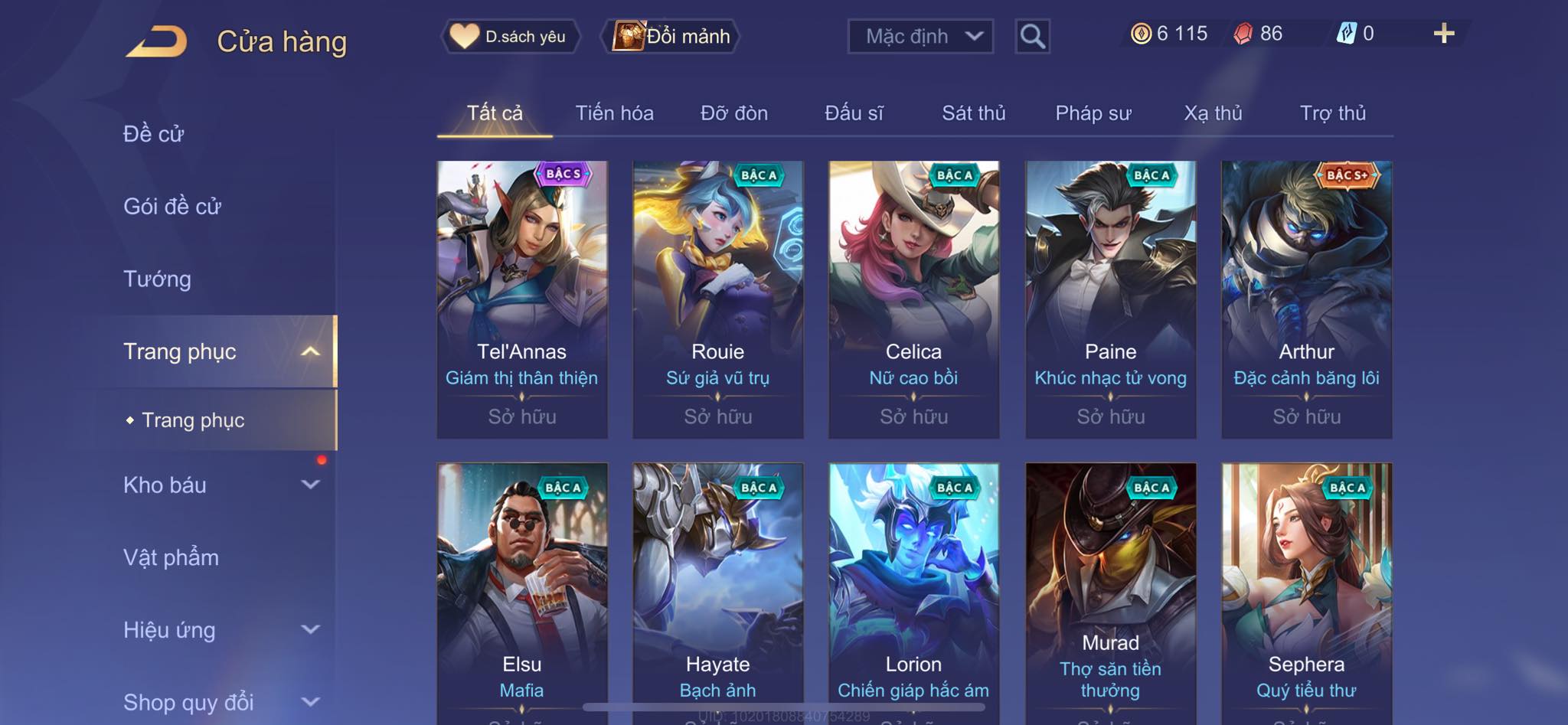Pick the Celica Nữ cao bồi skin
Viewport: 1568px width, 725px height.
[913, 299]
